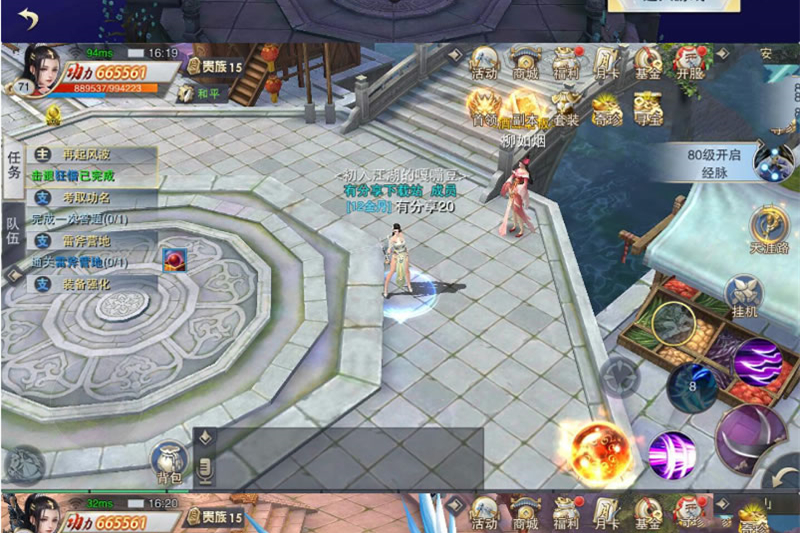
Task: Open the 首领 boss menu
Action: coord(485,108)
